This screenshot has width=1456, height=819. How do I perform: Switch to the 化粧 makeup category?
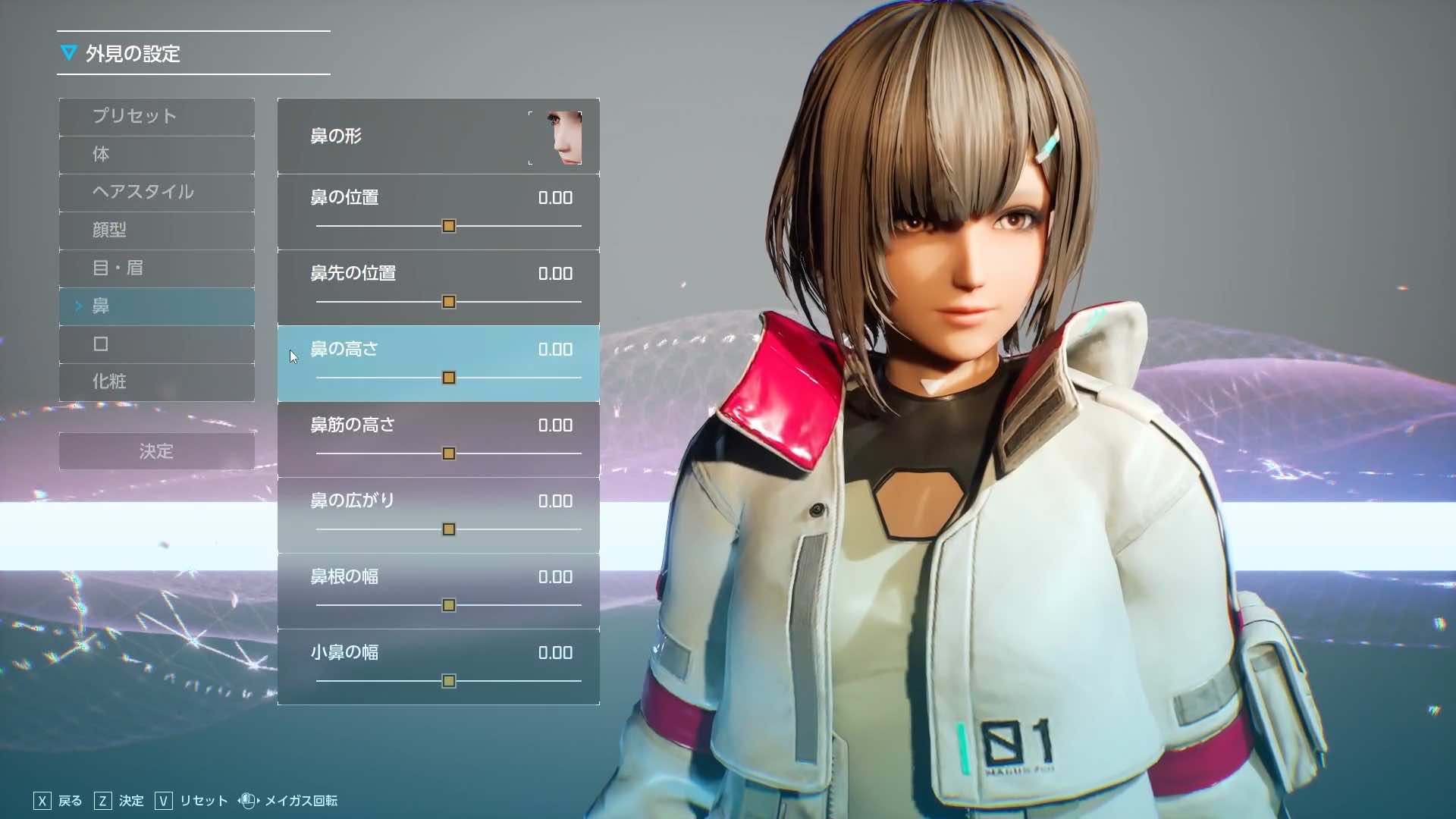[x=156, y=382]
